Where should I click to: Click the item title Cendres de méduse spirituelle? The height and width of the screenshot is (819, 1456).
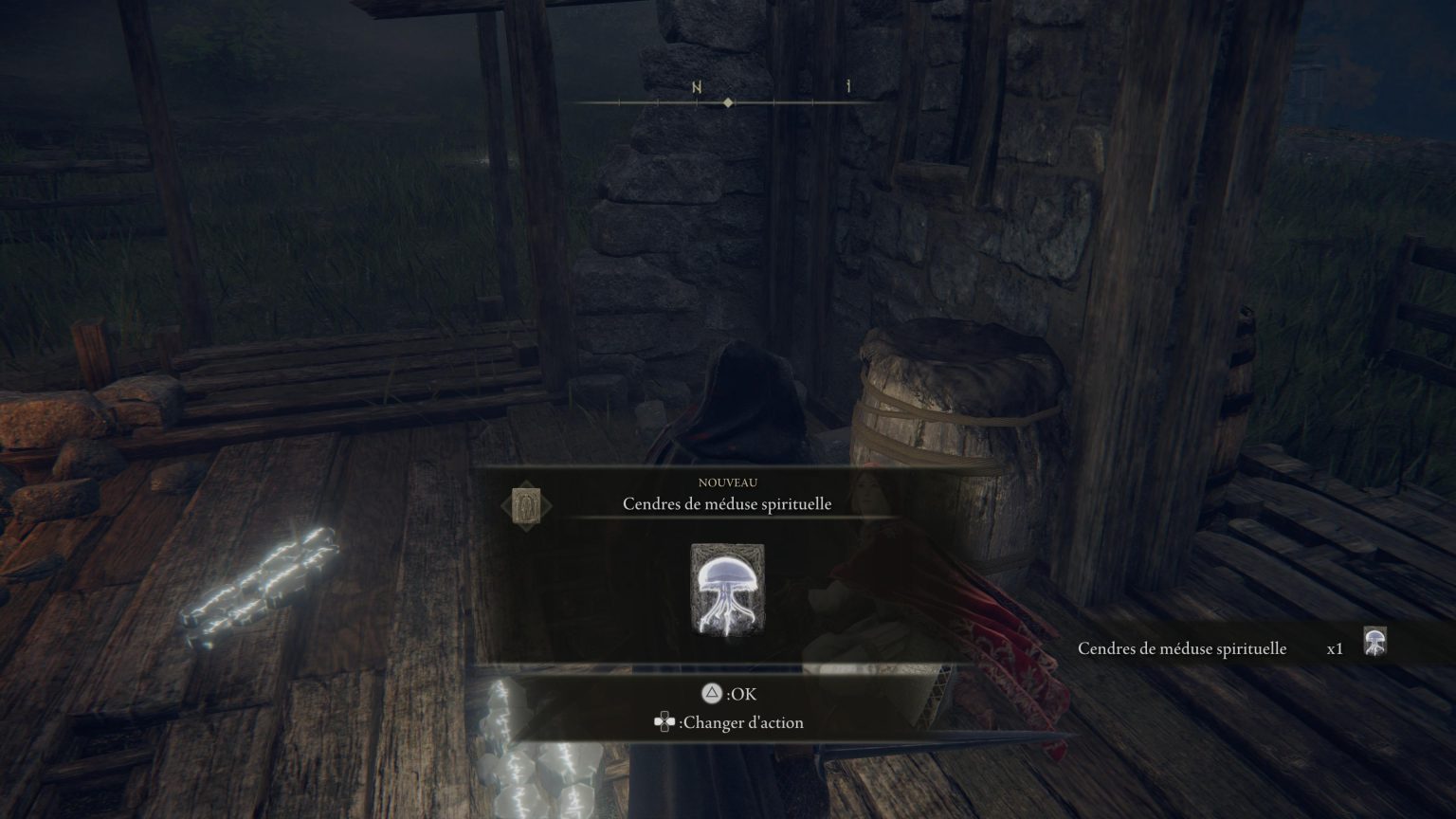728,503
